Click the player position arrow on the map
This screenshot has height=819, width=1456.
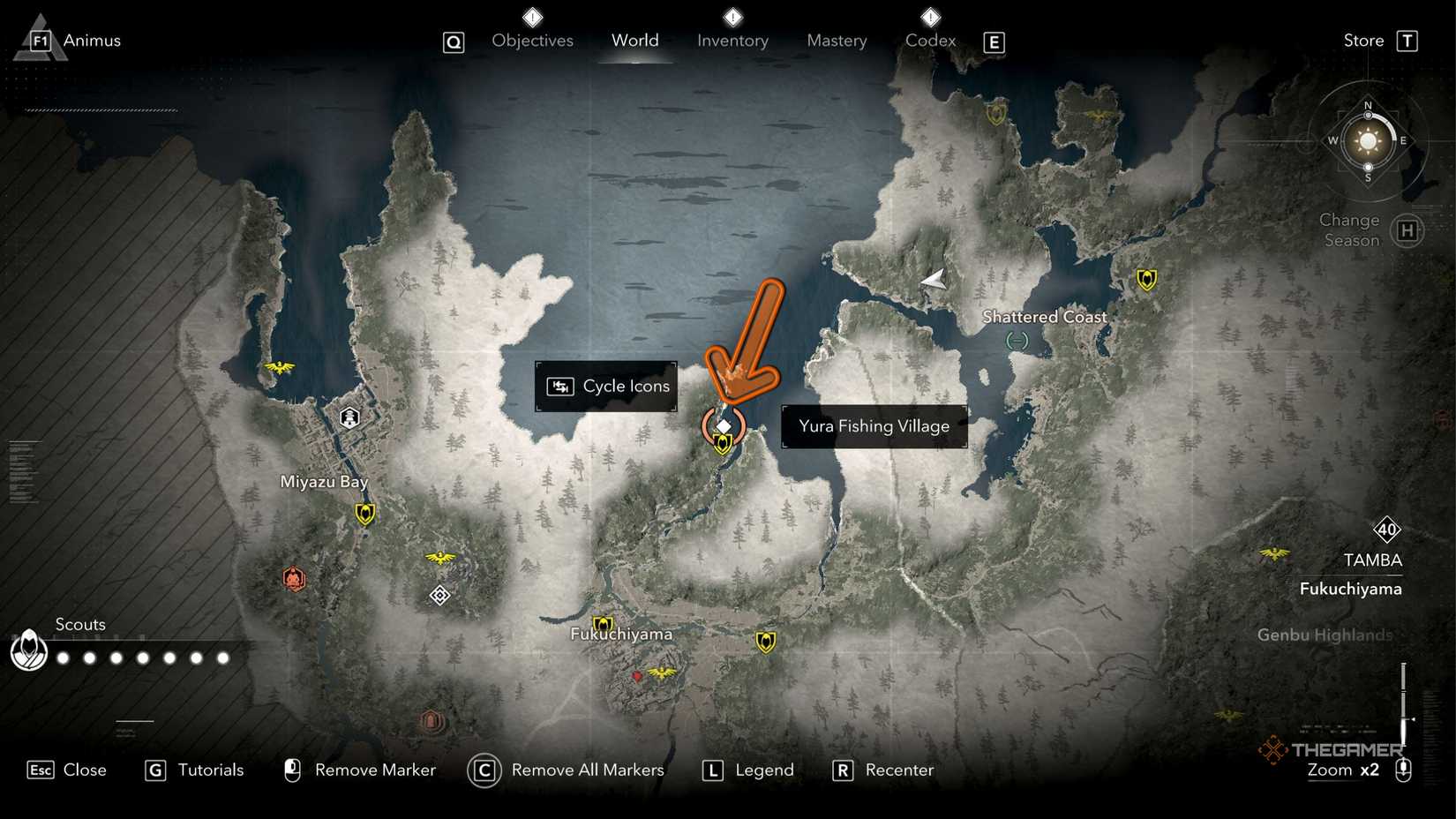pos(933,280)
